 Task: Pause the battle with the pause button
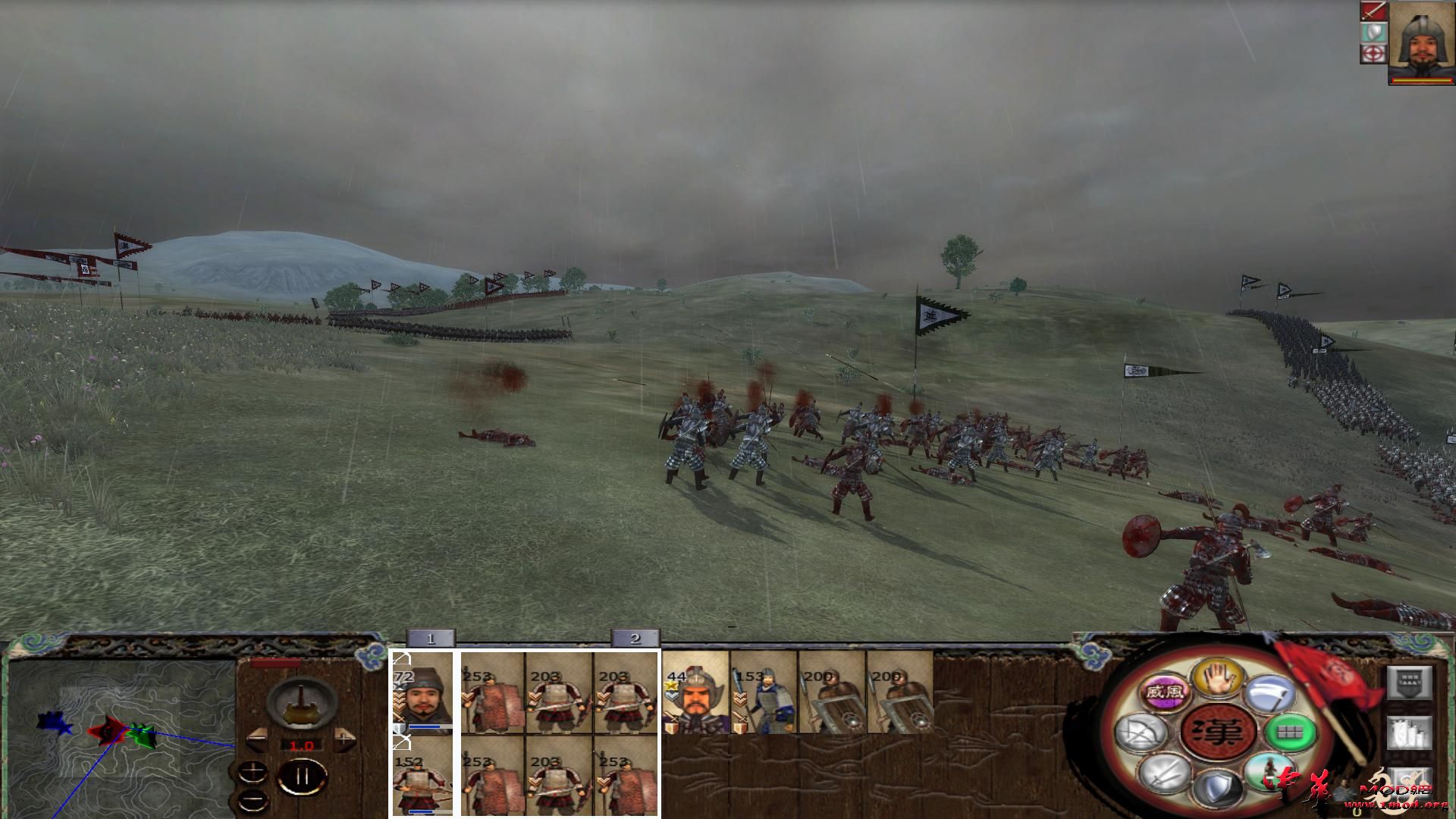(x=302, y=776)
